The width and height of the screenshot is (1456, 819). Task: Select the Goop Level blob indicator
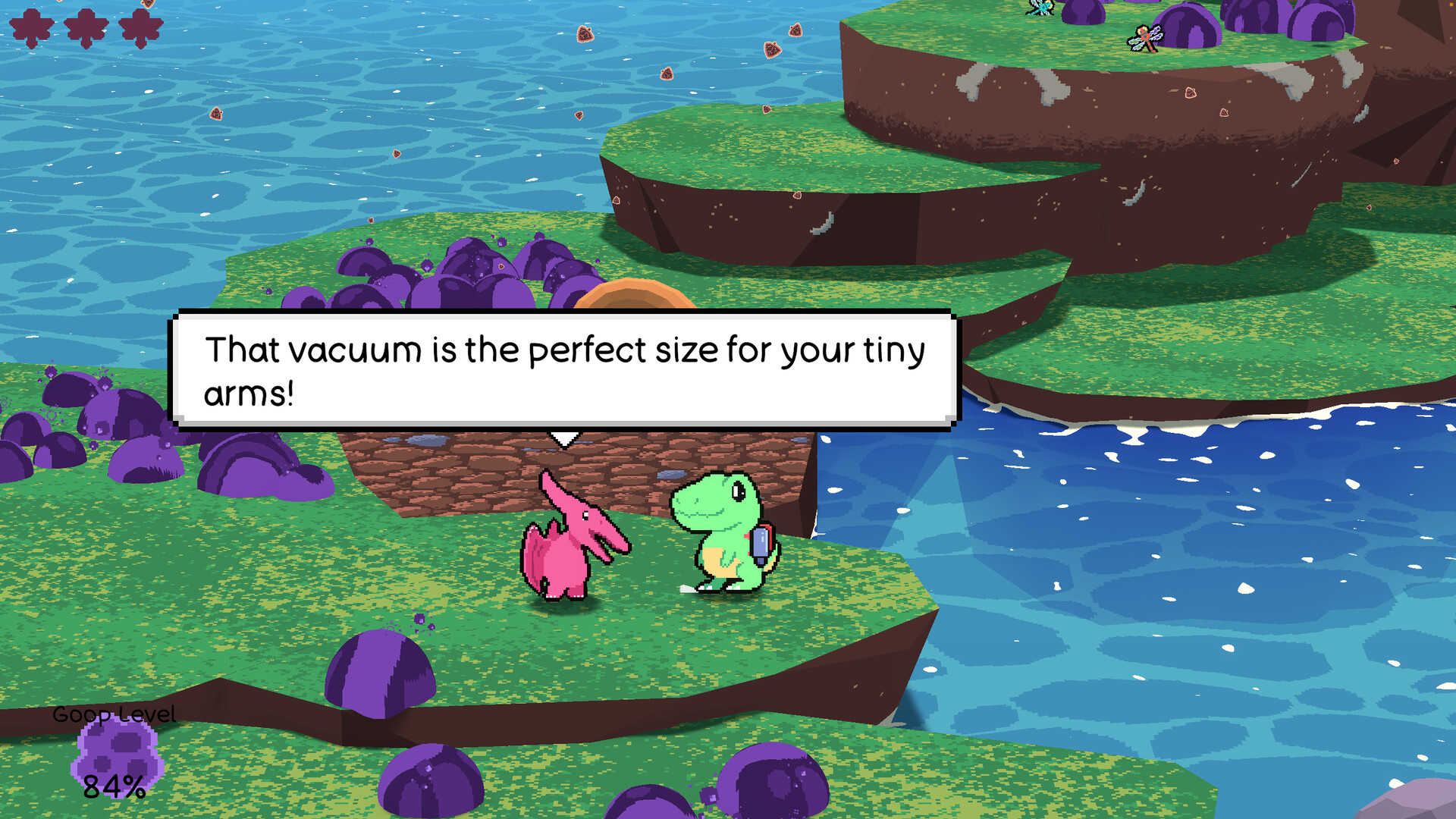pyautogui.click(x=115, y=758)
